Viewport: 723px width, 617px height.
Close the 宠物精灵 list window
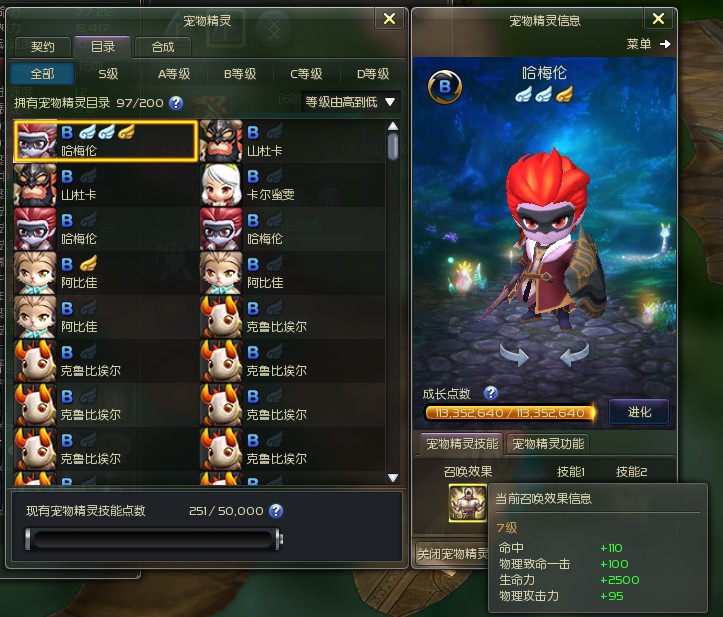pyautogui.click(x=389, y=19)
